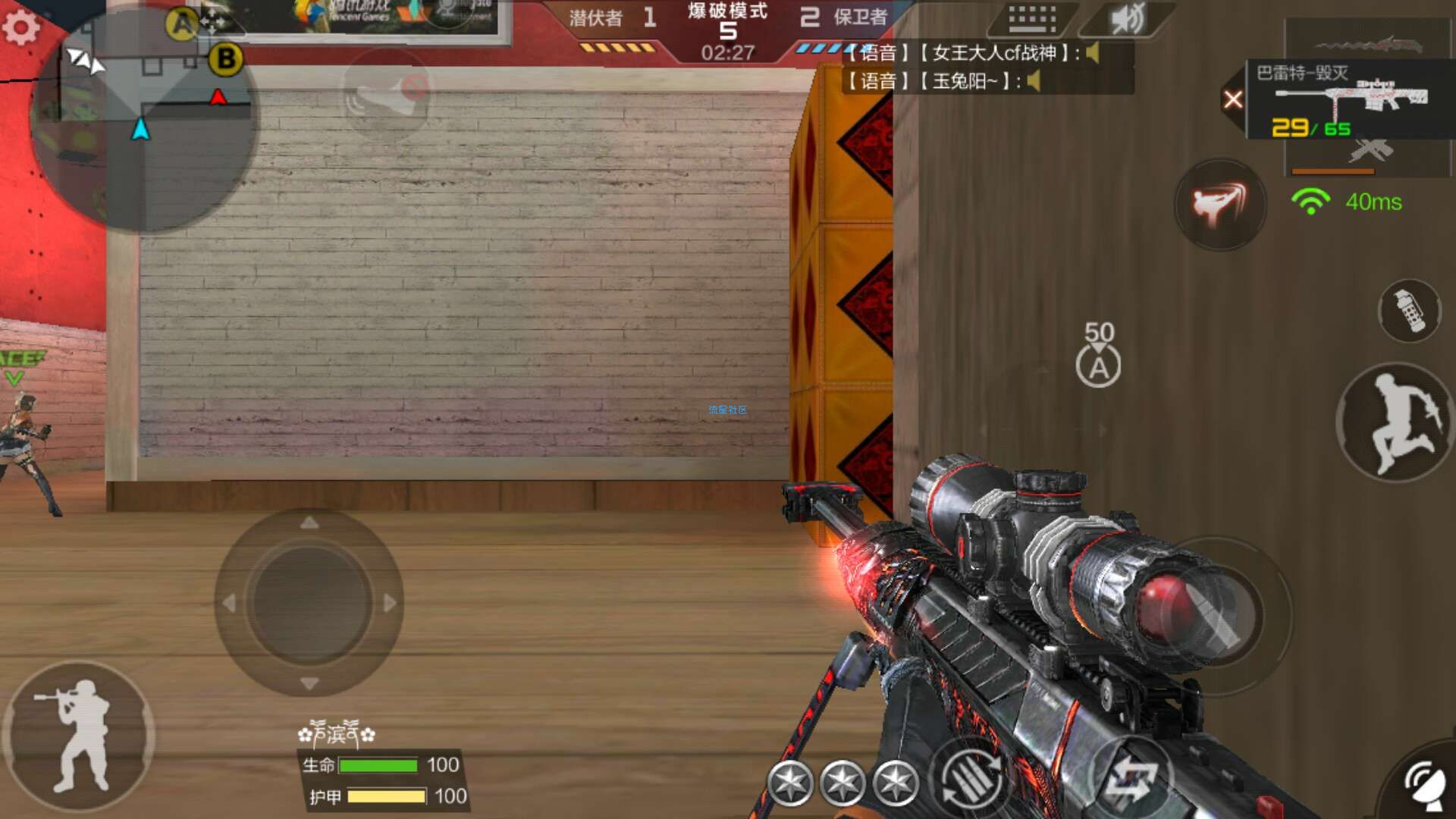Throw a grenade with the grenade button
The height and width of the screenshot is (819, 1456).
(1410, 311)
